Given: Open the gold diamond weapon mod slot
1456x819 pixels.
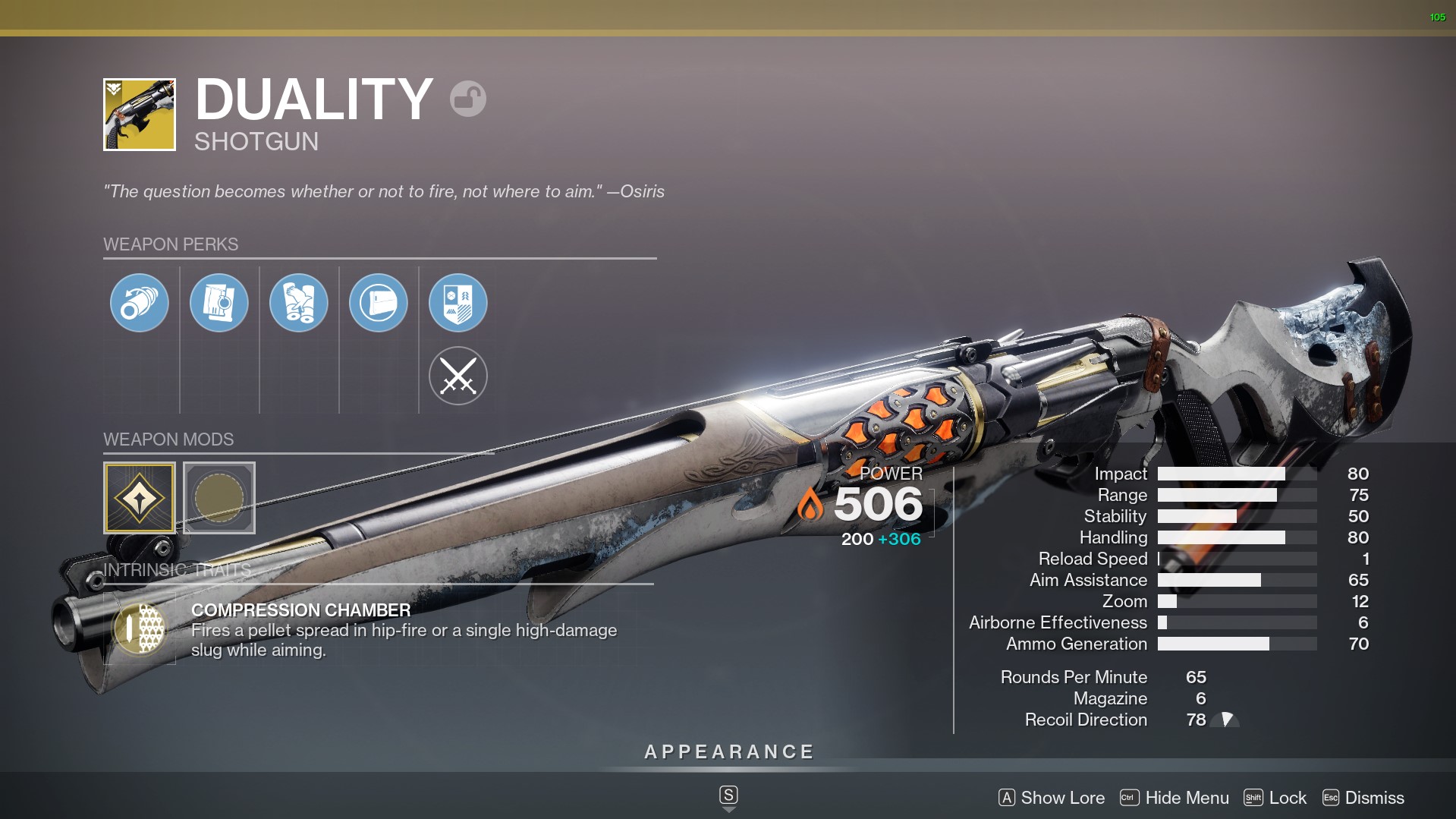Looking at the screenshot, I should tap(140, 498).
